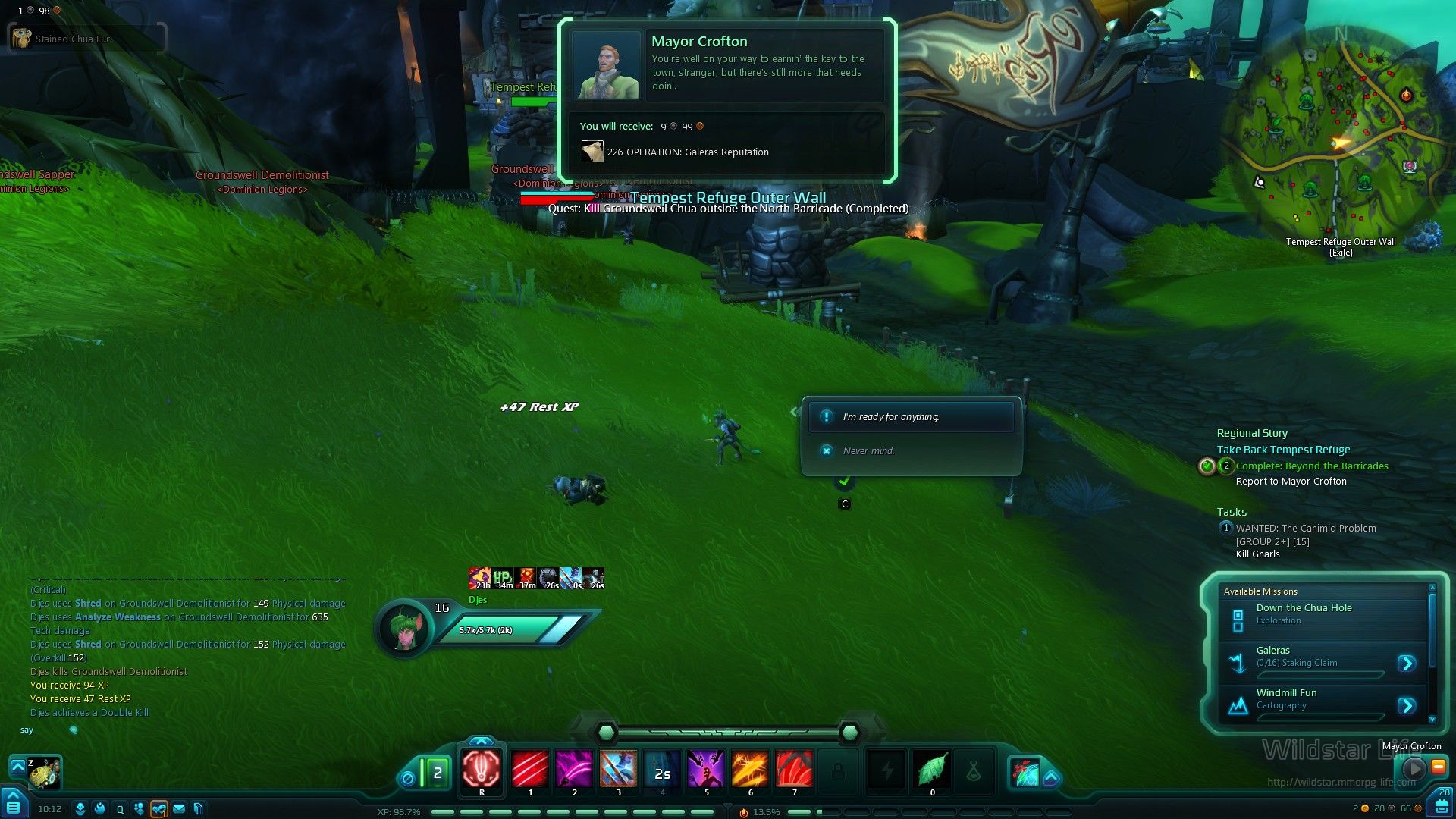The height and width of the screenshot is (819, 1456).
Task: Use the green leaf item in slot 0
Action: click(x=932, y=770)
